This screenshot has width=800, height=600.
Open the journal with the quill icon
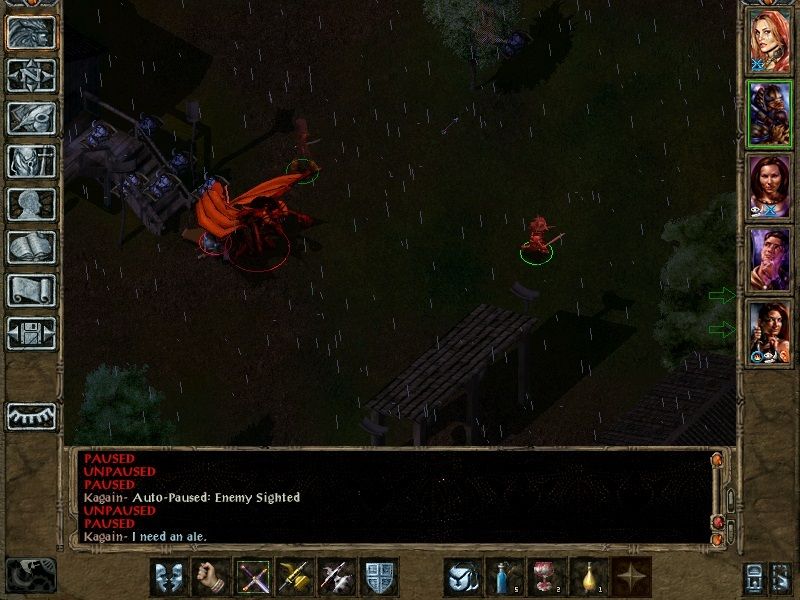point(31,118)
